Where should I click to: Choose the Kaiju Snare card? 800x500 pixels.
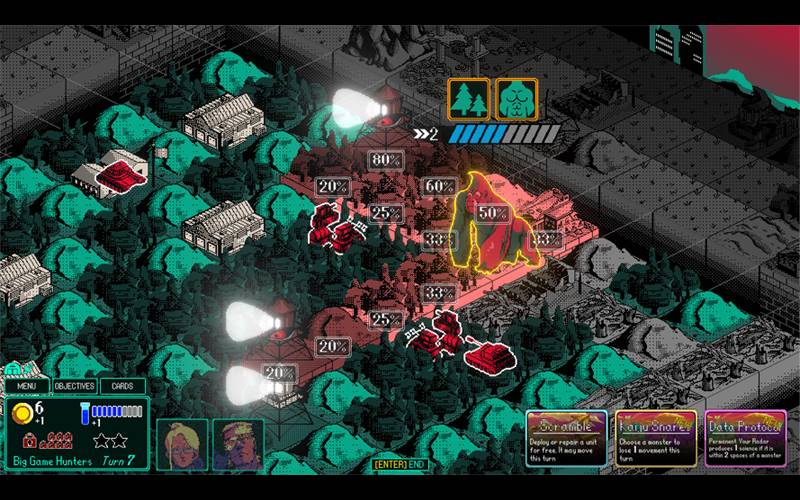coord(655,439)
